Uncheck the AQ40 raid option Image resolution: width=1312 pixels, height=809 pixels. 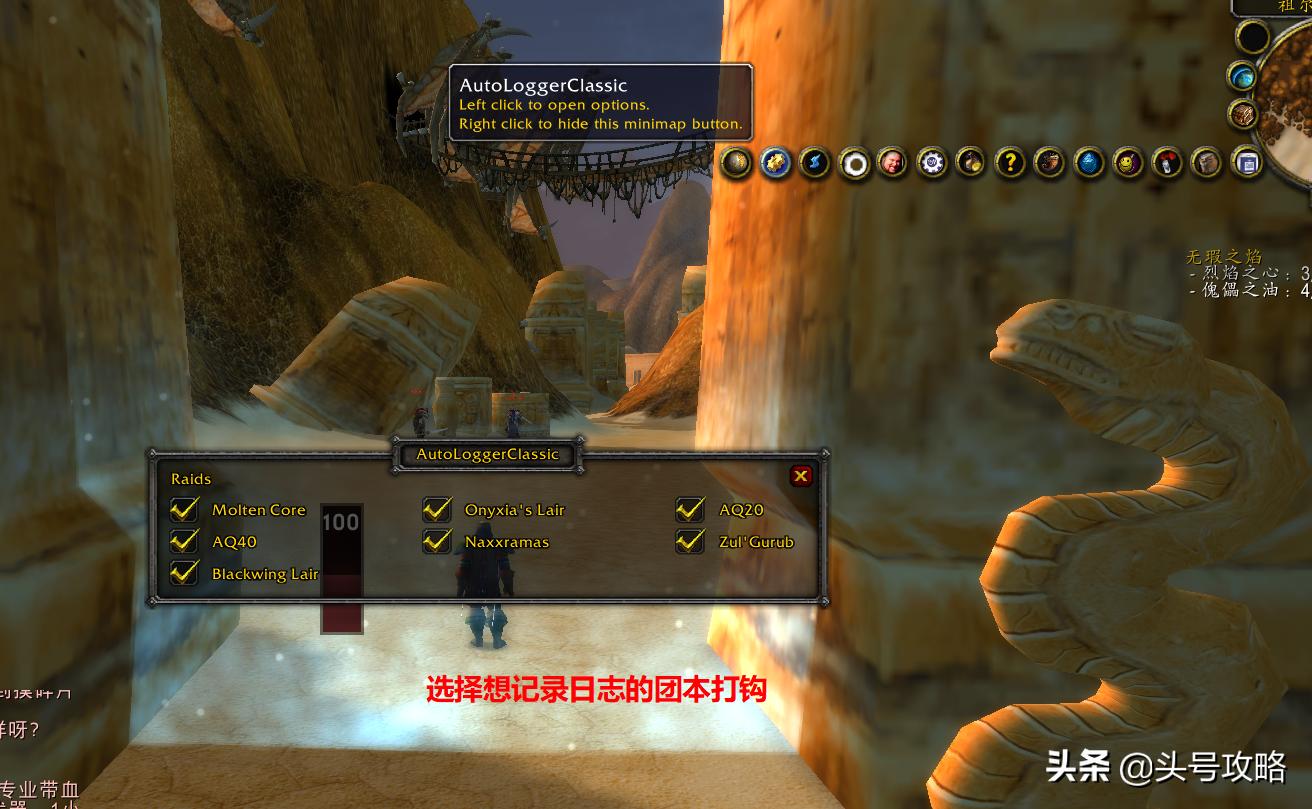[184, 542]
